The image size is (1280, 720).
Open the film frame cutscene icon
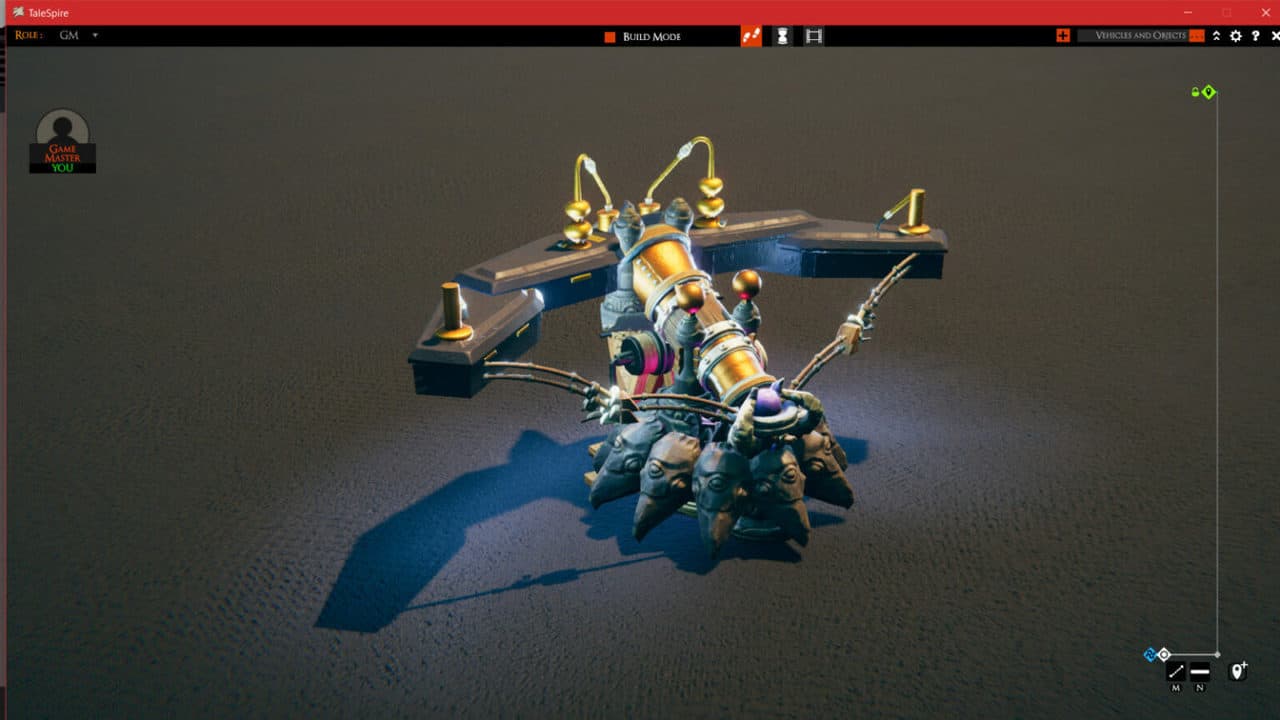(814, 36)
